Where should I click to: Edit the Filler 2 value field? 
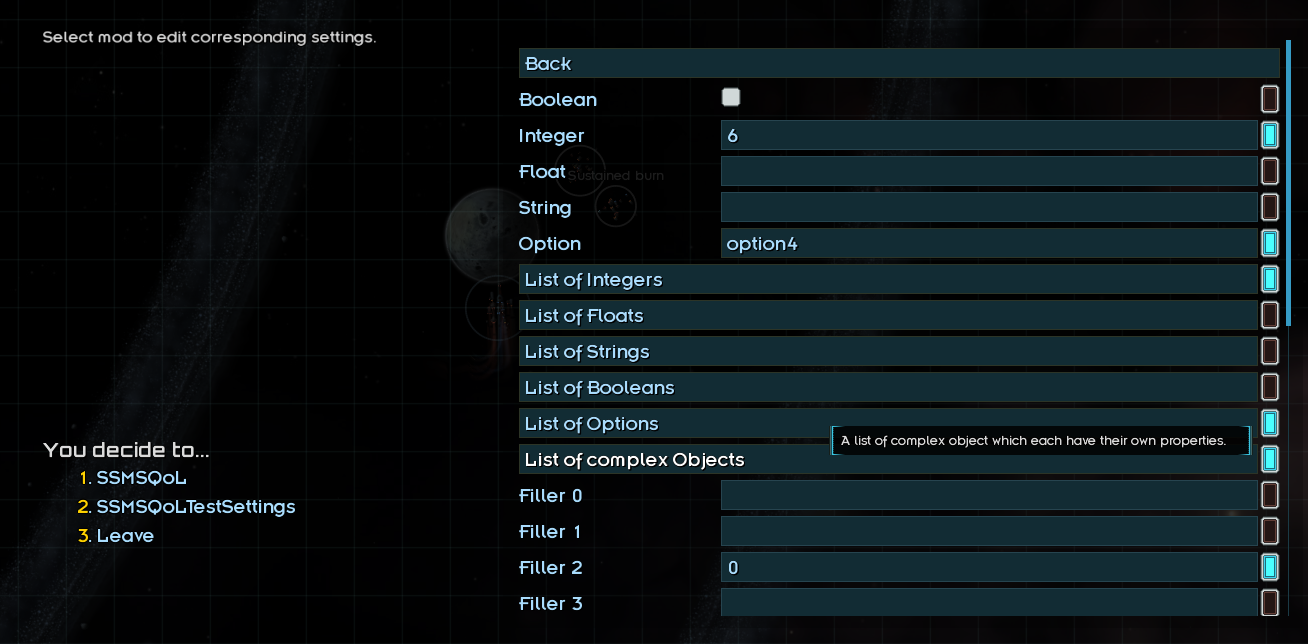coord(988,567)
